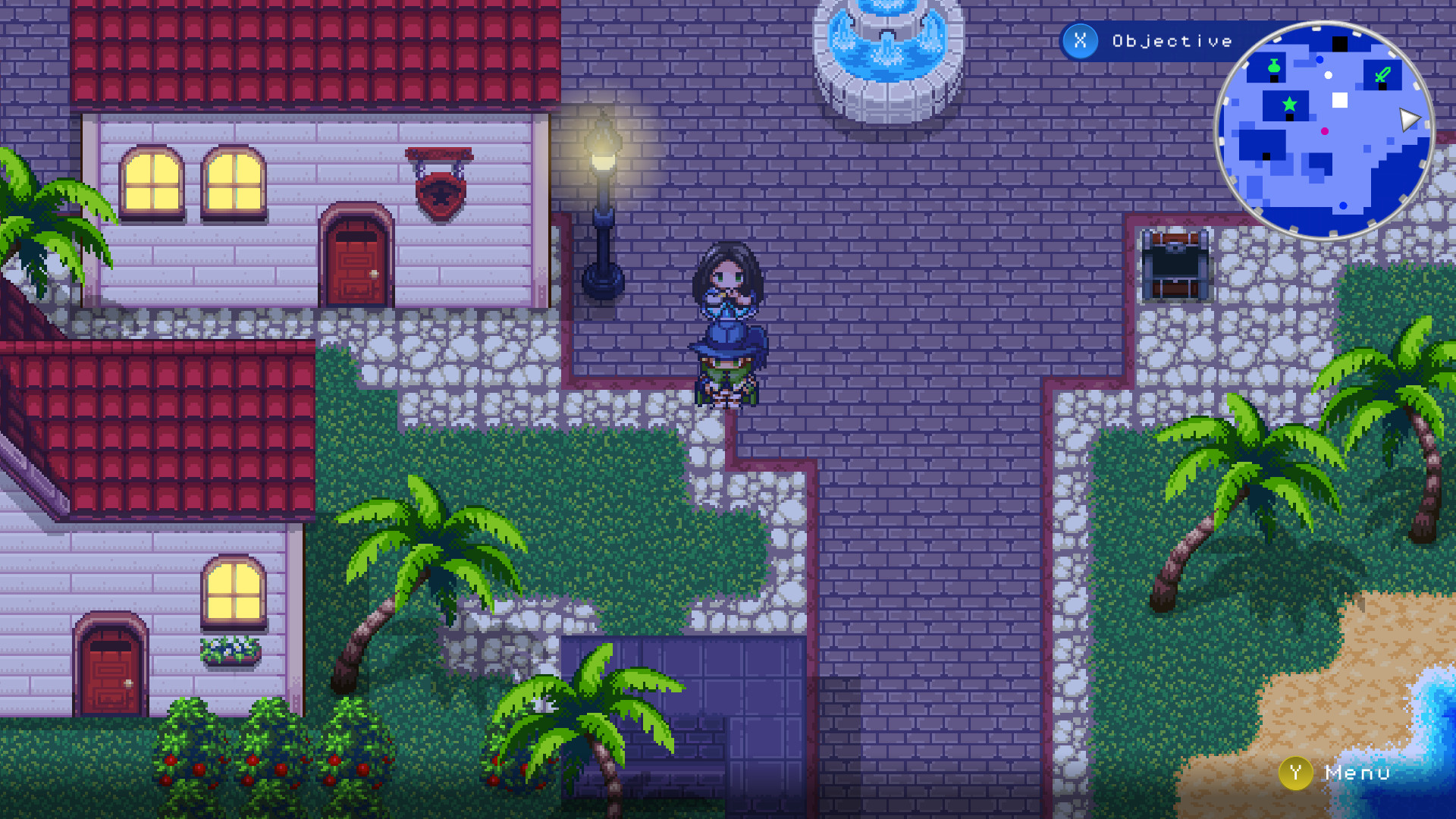Click the yellow Y controller button icon
The width and height of the screenshot is (1456, 819).
(1296, 773)
